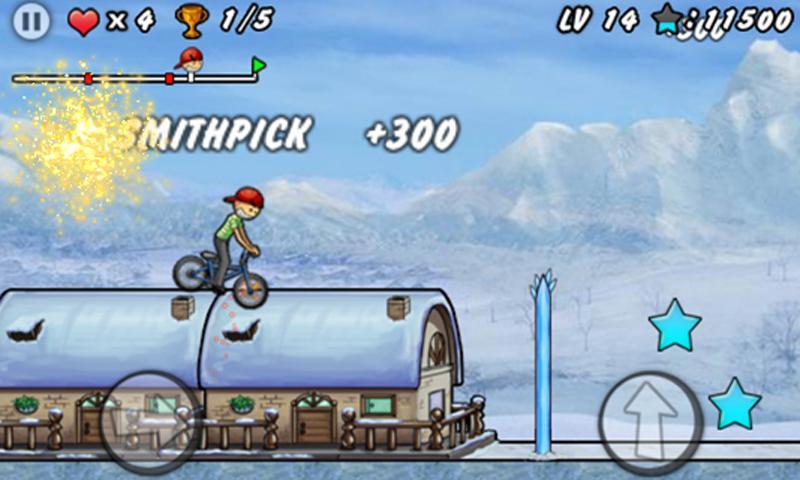Tap the round right-arrow accelerate button
Screen dimensions: 800x480
[150, 422]
